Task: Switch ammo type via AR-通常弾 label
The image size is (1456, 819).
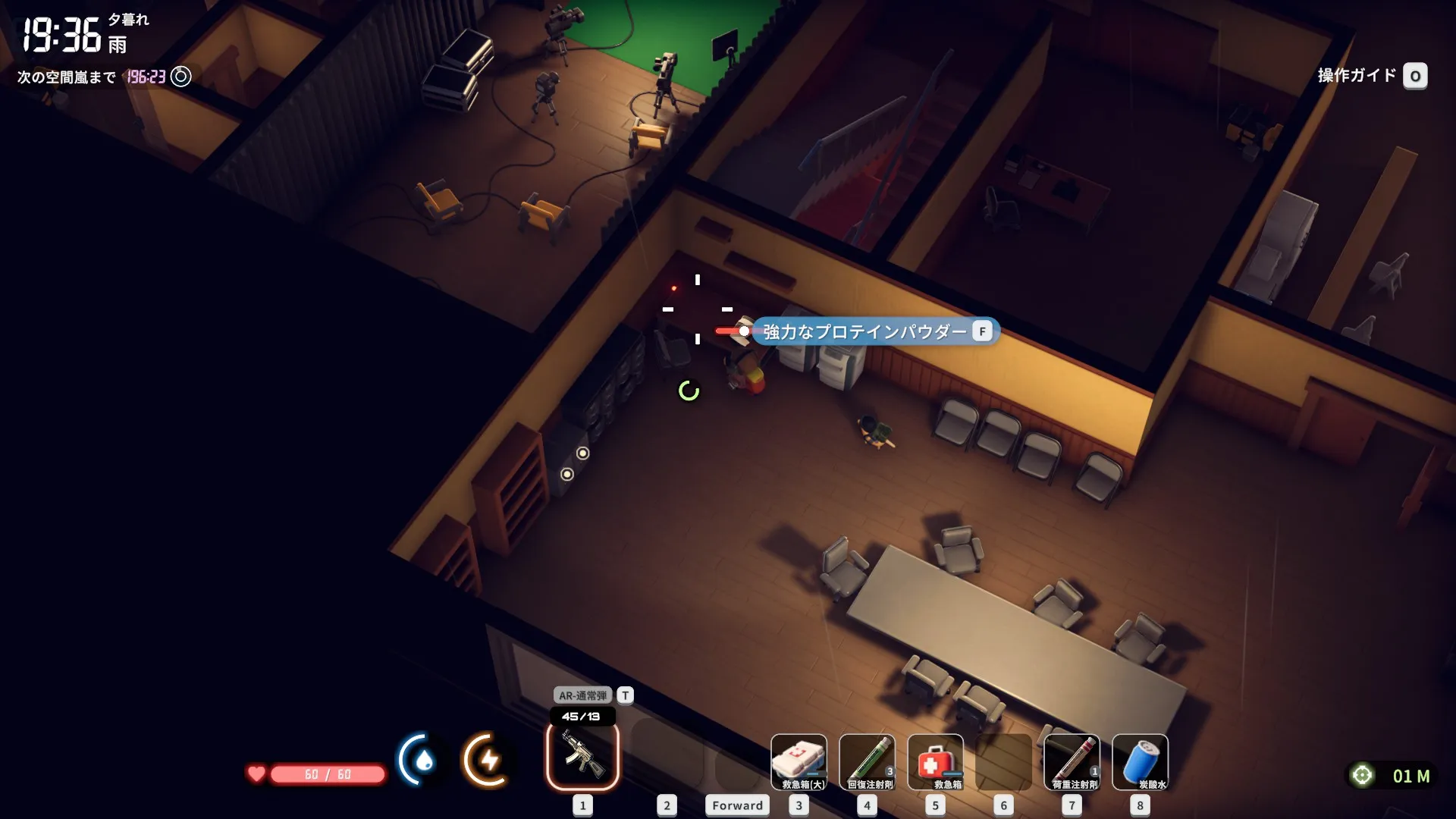Action: coord(582,695)
